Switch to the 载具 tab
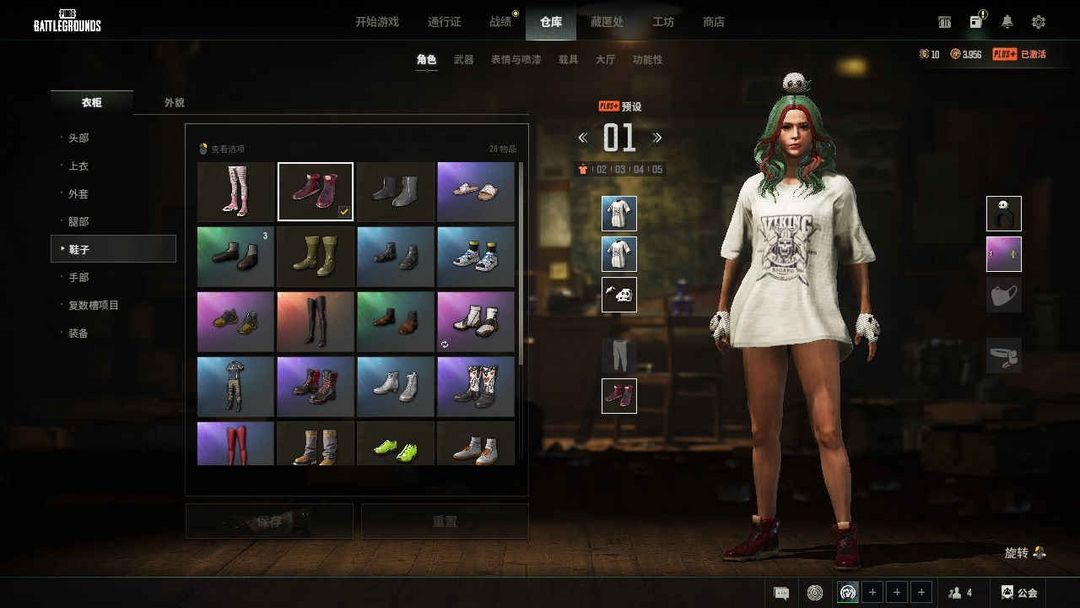 pos(568,60)
